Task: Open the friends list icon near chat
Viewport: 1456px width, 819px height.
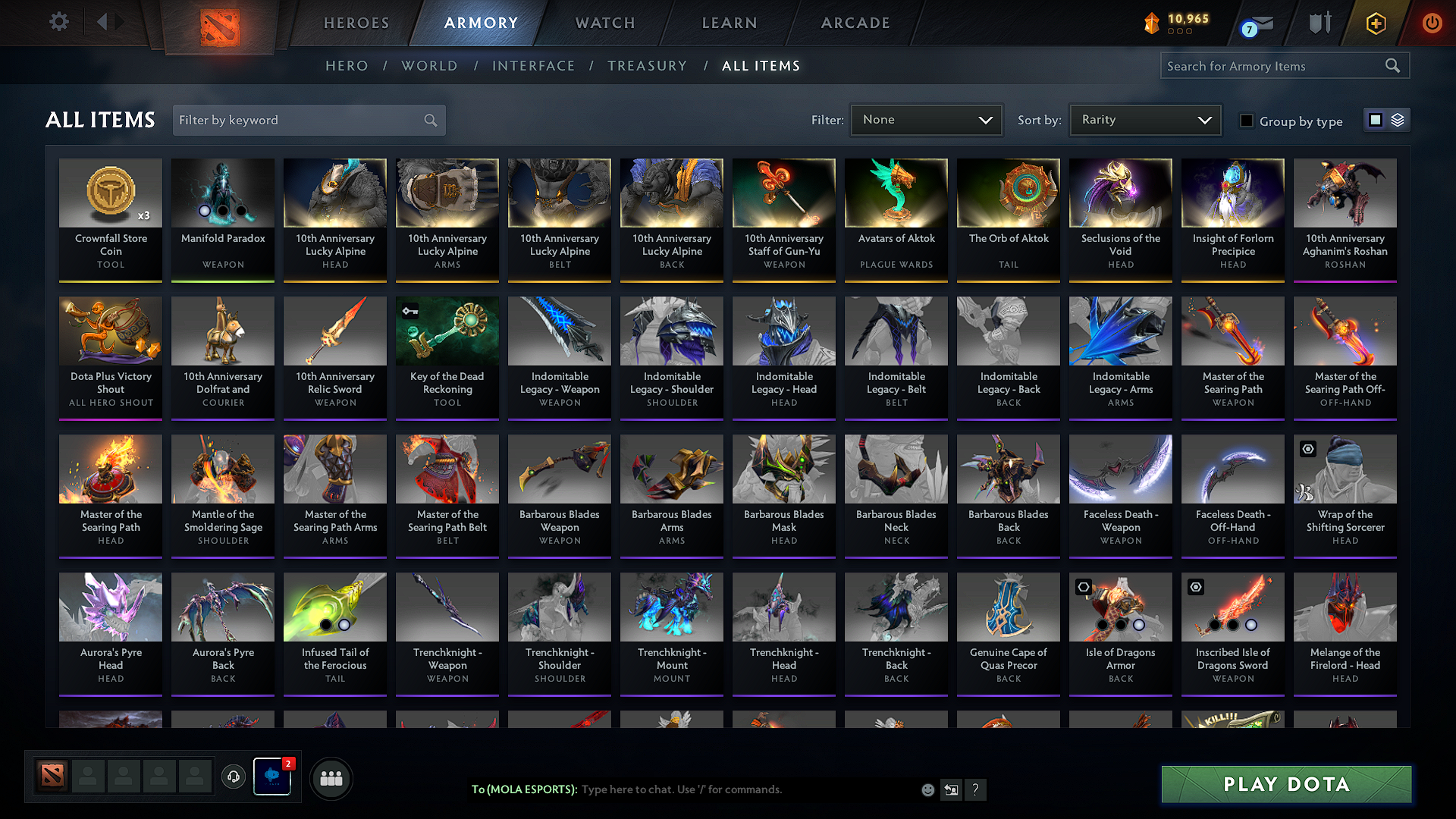Action: pyautogui.click(x=331, y=777)
